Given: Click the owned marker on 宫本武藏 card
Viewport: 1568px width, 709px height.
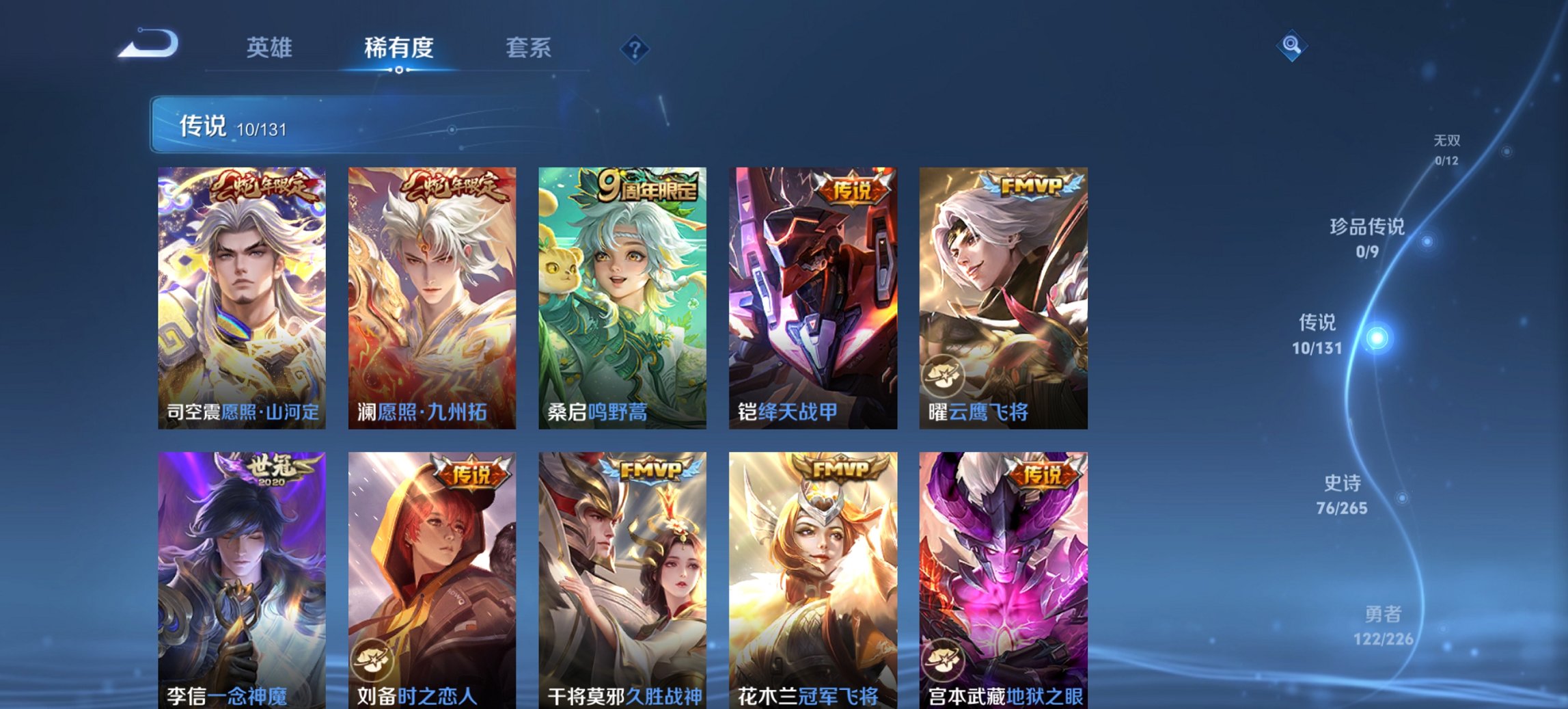Looking at the screenshot, I should [x=943, y=658].
